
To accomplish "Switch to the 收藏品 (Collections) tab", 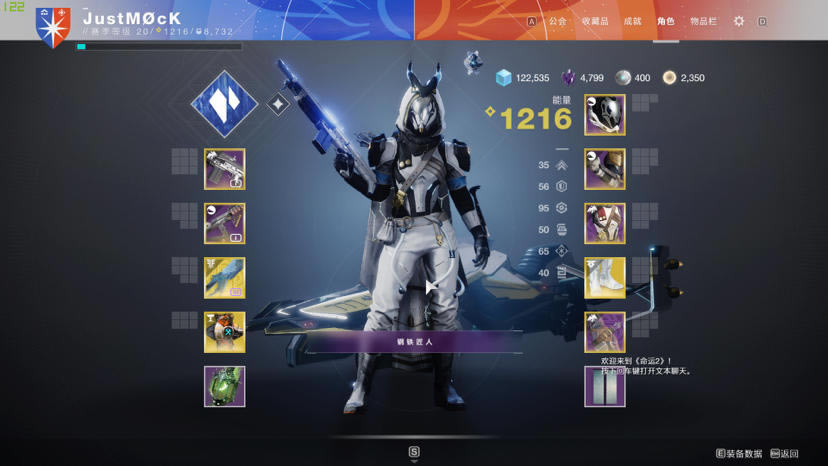I will (595, 21).
